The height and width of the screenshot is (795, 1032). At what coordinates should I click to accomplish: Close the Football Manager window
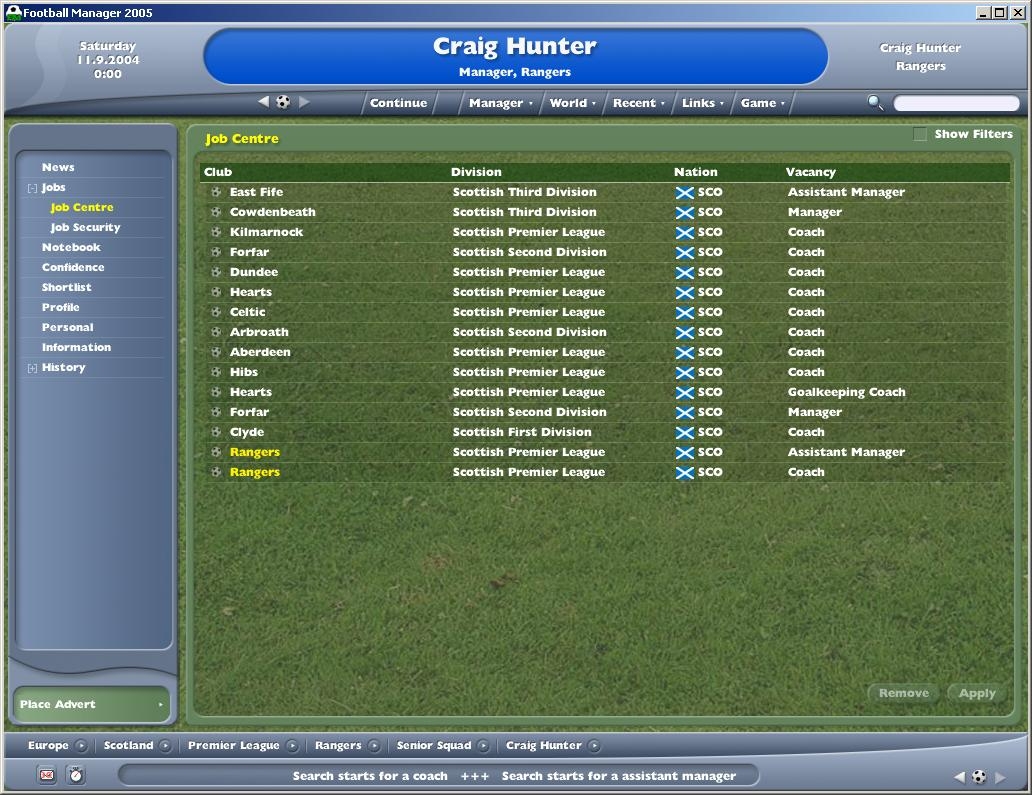(1017, 13)
